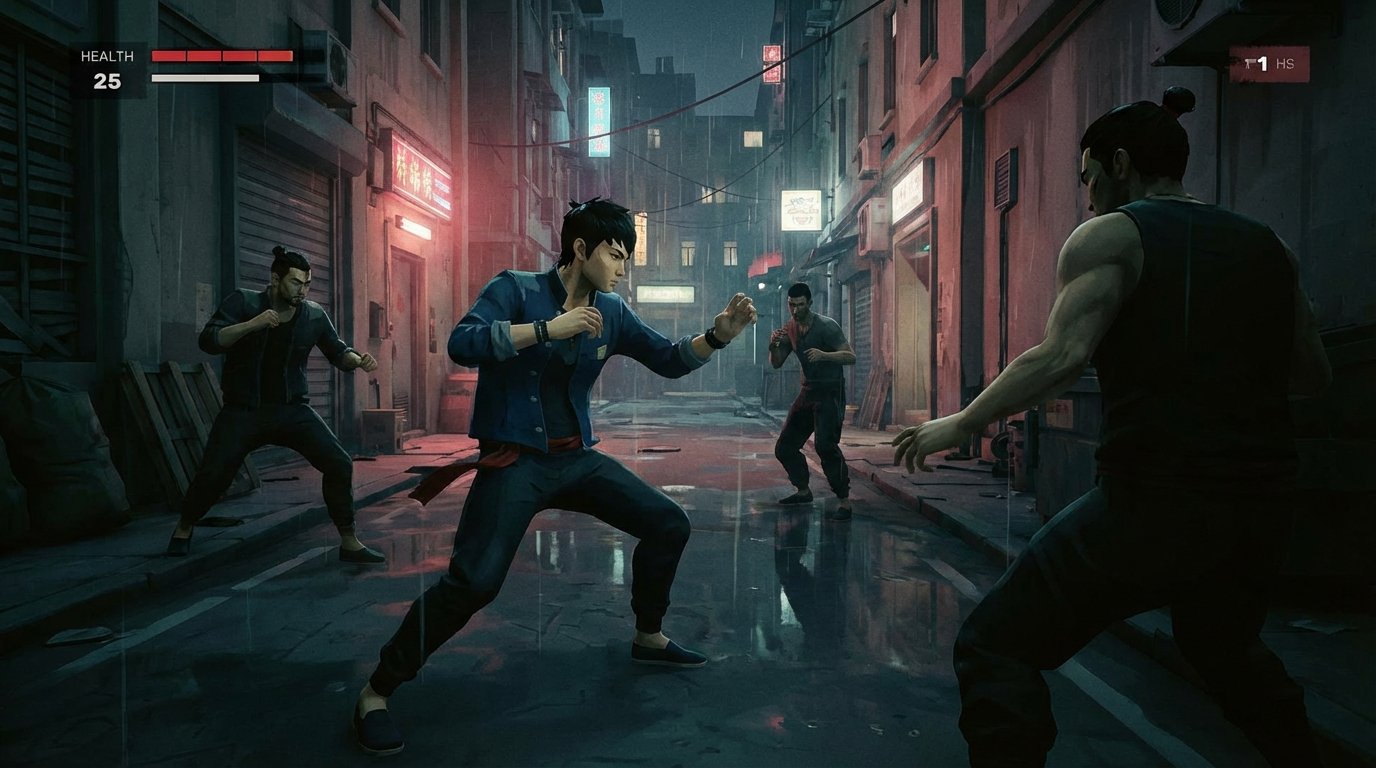Click the small icon in the HS counter badge
Screen dimensions: 1376x768
[x=1248, y=62]
